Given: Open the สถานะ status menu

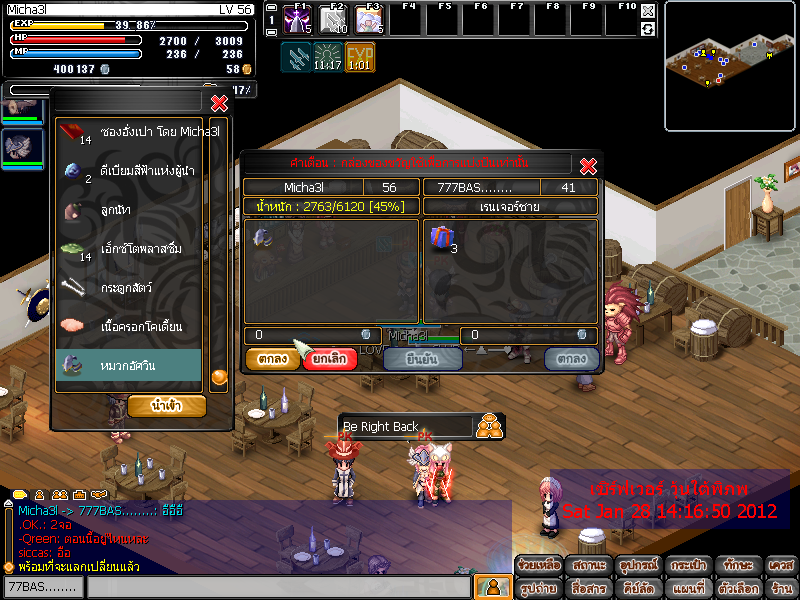Looking at the screenshot, I should coord(589,566).
